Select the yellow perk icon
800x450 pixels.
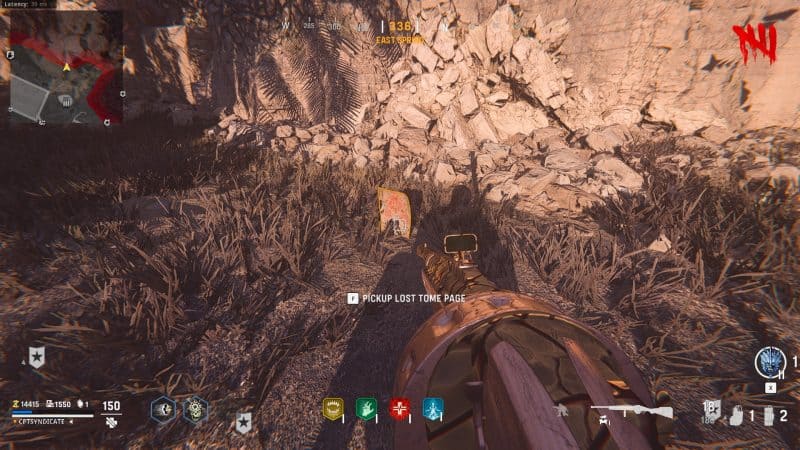333,408
